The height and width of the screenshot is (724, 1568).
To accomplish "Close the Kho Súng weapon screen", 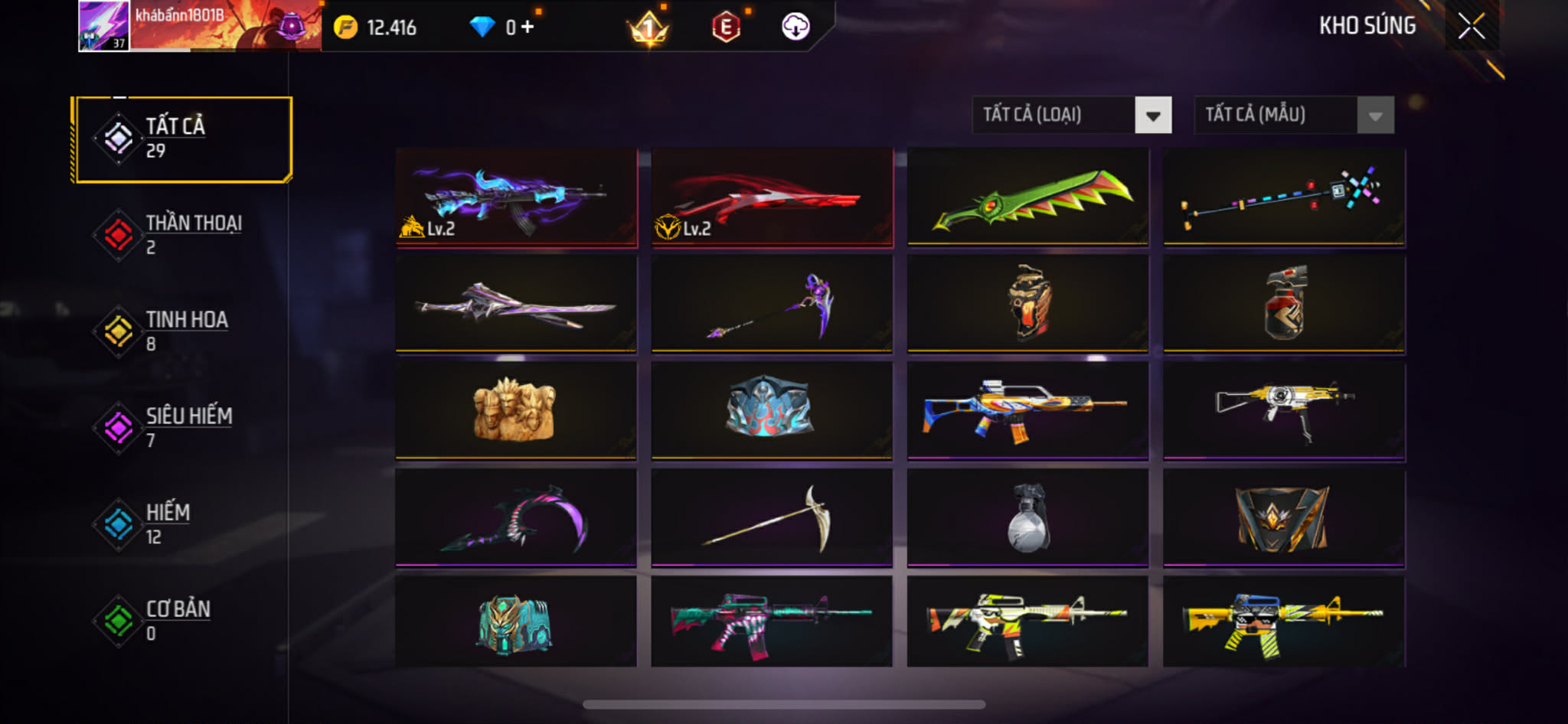I will point(1471,27).
